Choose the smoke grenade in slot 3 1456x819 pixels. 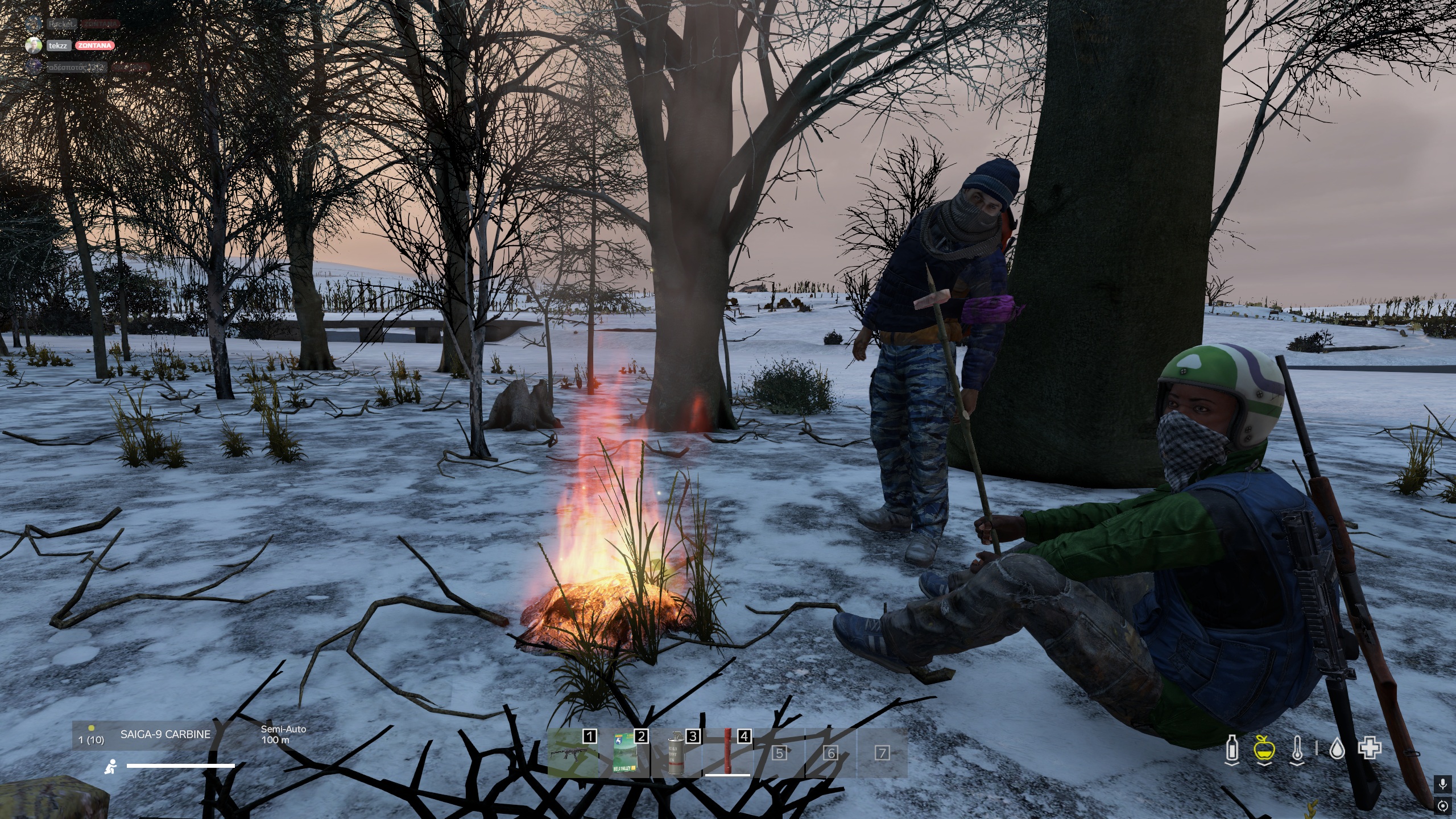click(675, 752)
